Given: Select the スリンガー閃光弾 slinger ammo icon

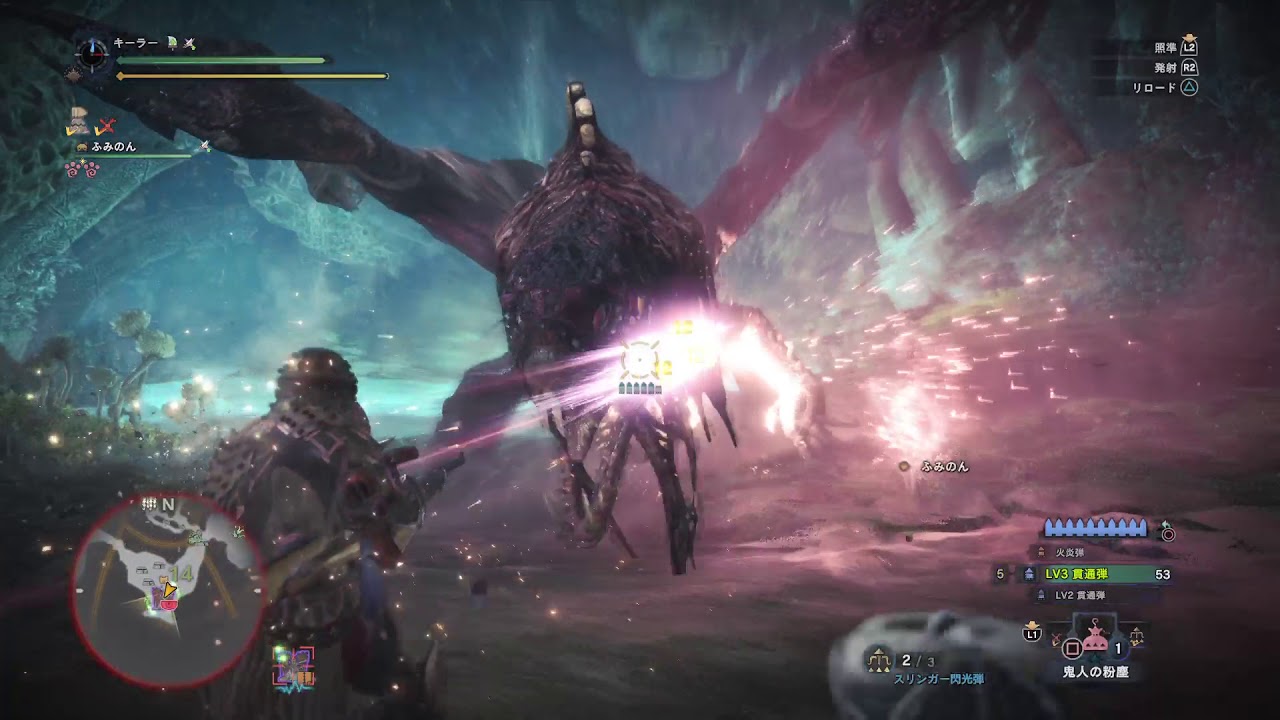Looking at the screenshot, I should (x=881, y=660).
